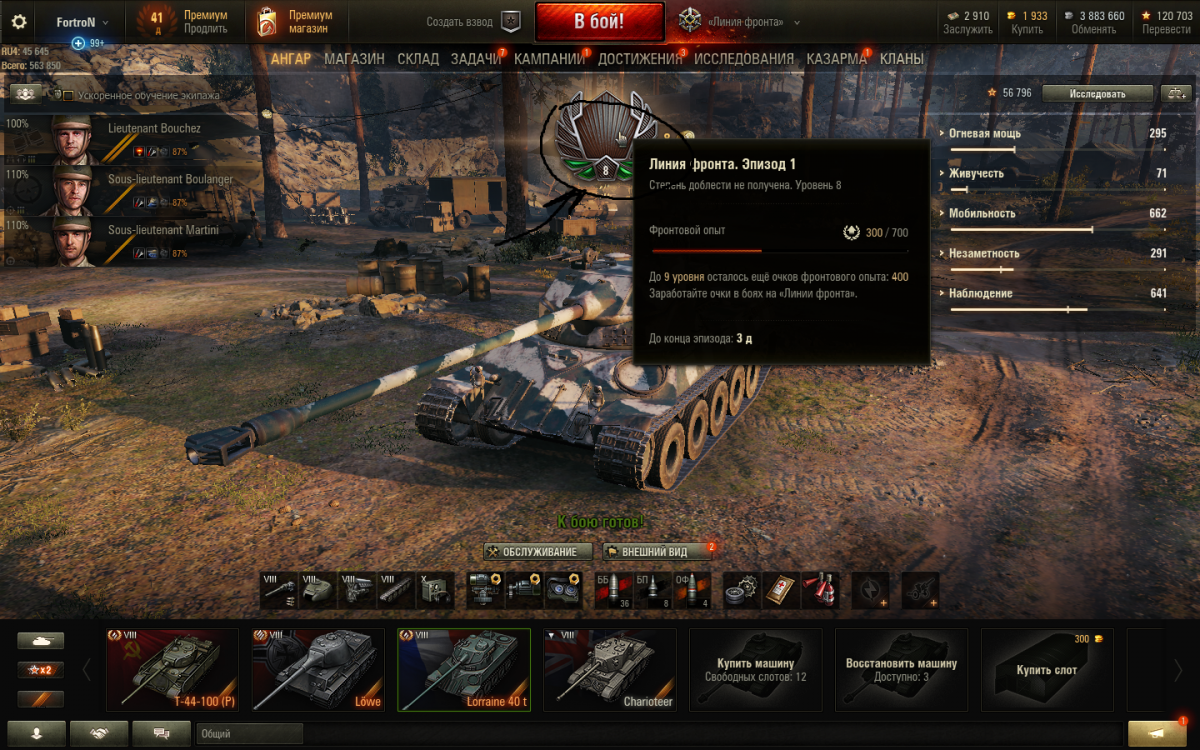This screenshot has width=1200, height=750.
Task: Click the Исследовать button
Action: pos(1097,93)
